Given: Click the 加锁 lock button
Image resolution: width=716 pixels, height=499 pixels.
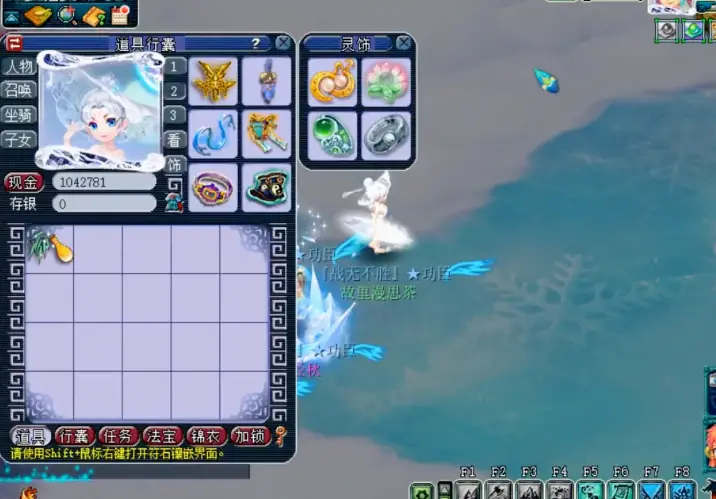Looking at the screenshot, I should tap(248, 436).
